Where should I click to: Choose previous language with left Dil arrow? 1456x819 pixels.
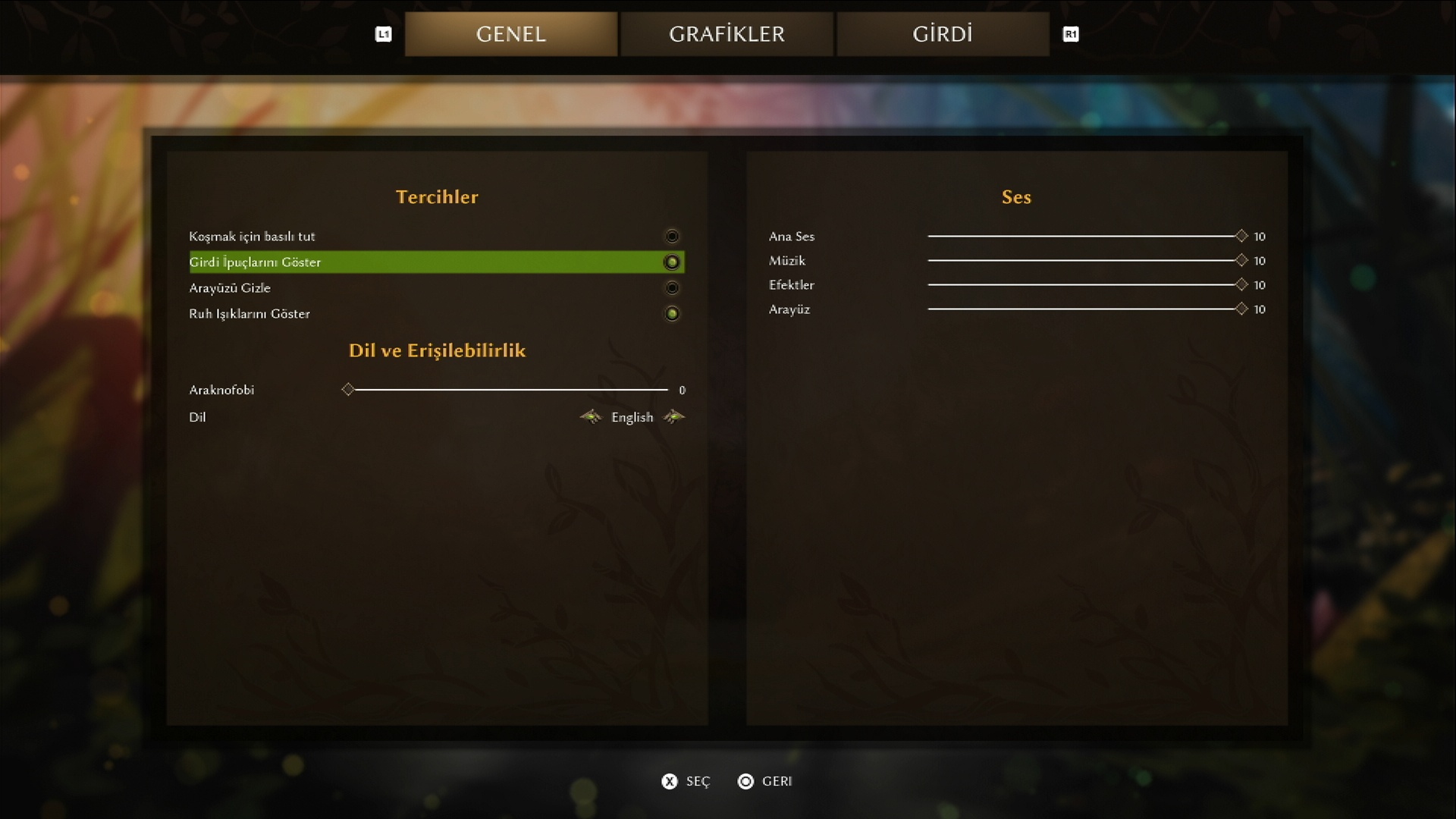coord(590,417)
